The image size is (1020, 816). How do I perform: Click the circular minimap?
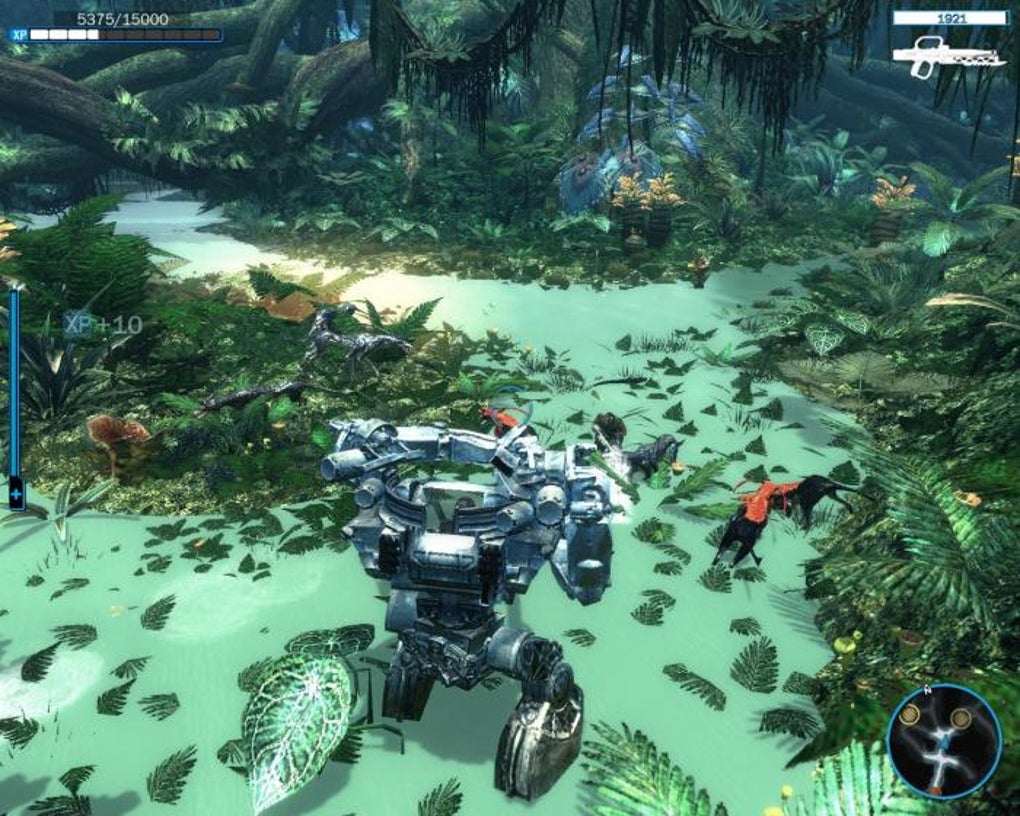tap(943, 741)
